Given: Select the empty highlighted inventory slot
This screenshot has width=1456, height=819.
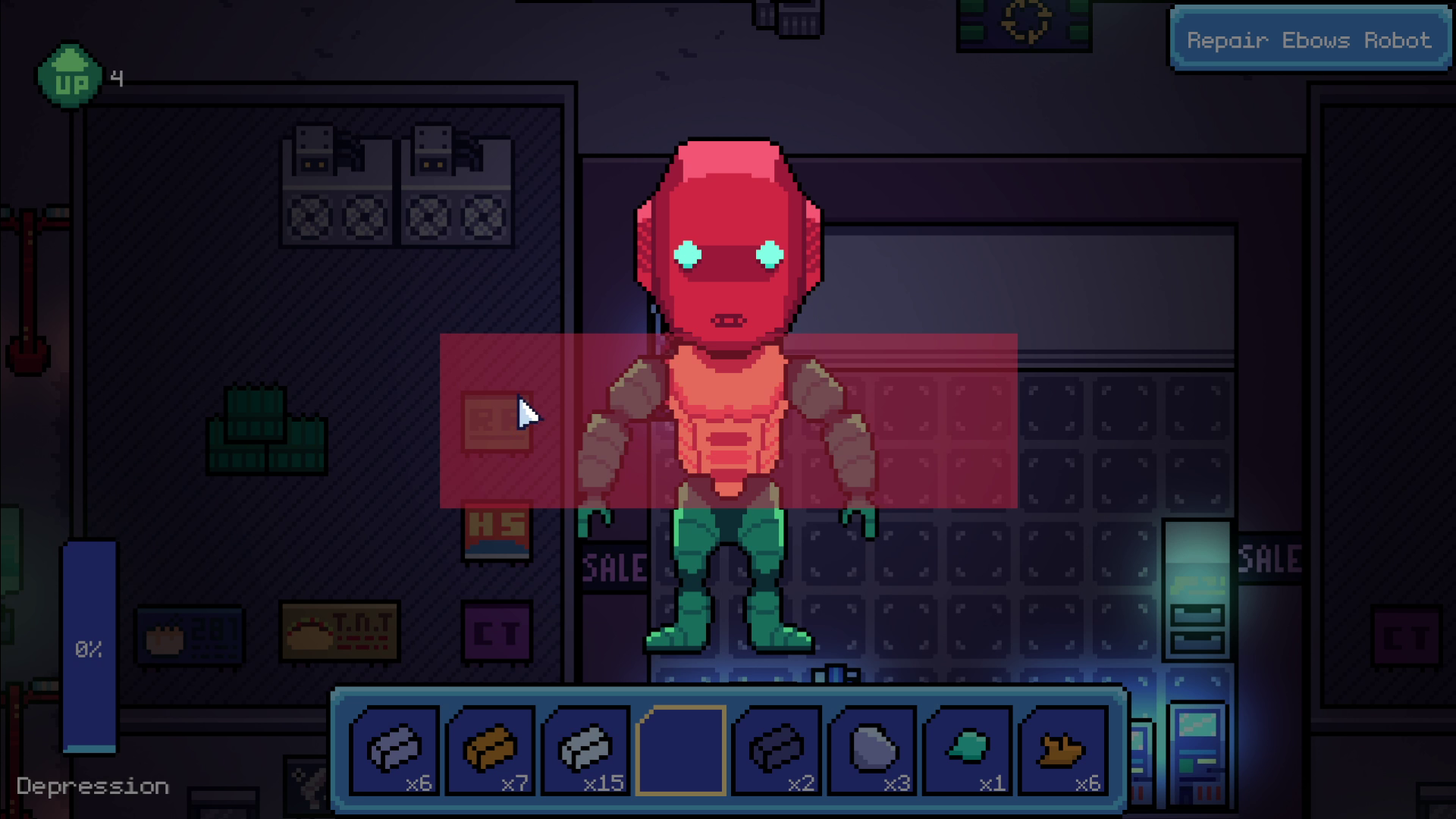Looking at the screenshot, I should click(682, 751).
